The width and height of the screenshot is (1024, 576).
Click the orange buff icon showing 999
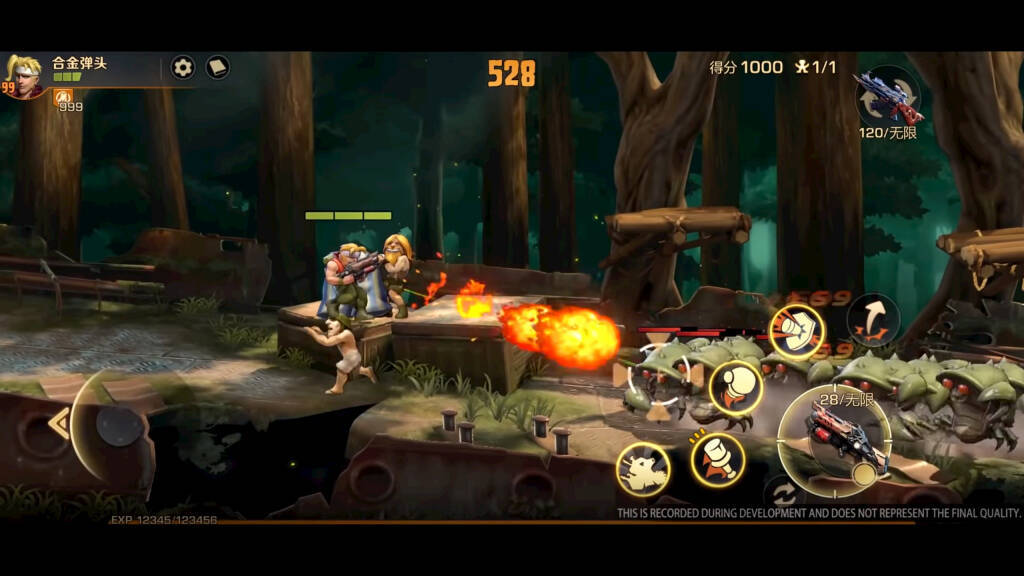coord(63,97)
